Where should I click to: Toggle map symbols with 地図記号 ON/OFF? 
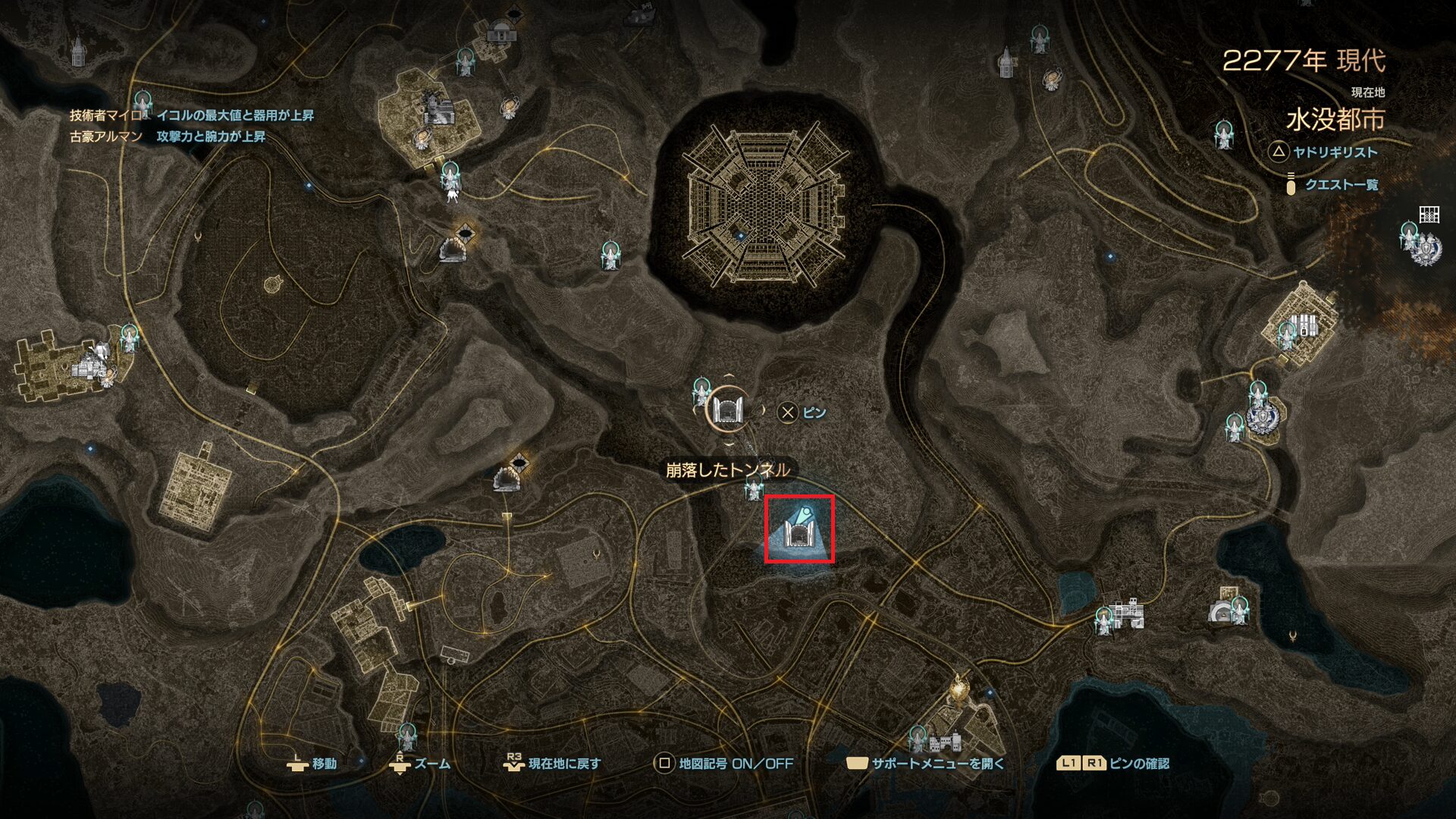click(735, 764)
